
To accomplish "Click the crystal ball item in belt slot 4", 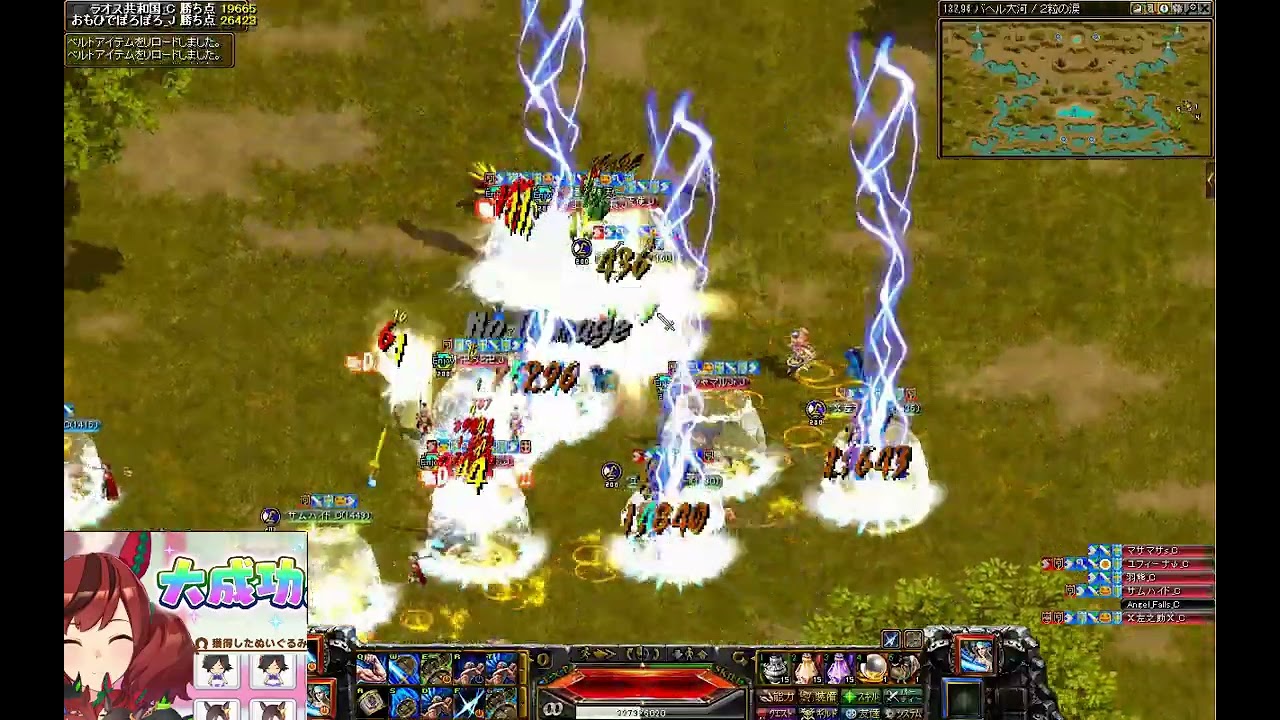I will click(x=874, y=665).
